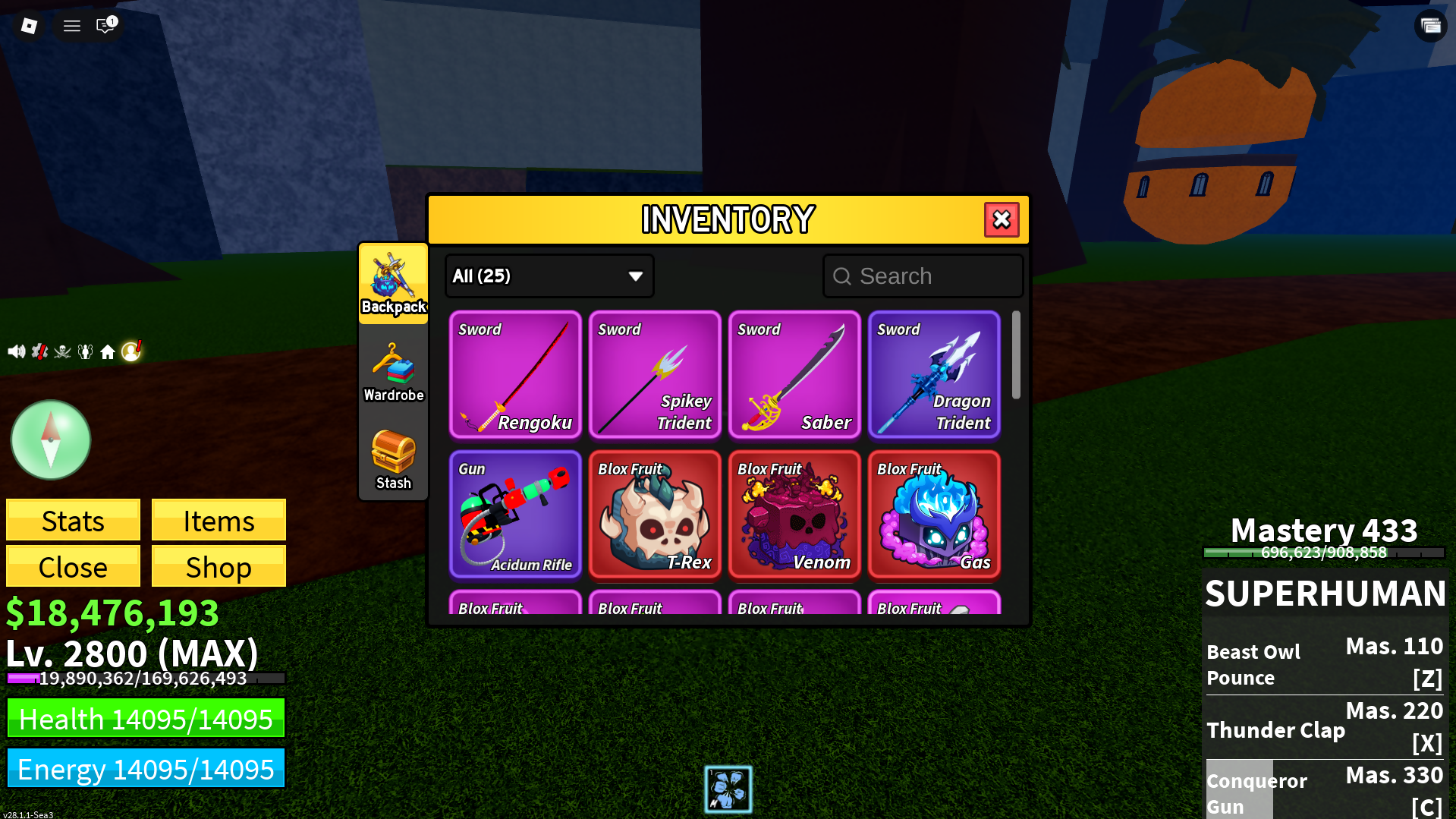Click the pirate flag crossed-swords icon
This screenshot has width=1456, height=819.
click(61, 350)
